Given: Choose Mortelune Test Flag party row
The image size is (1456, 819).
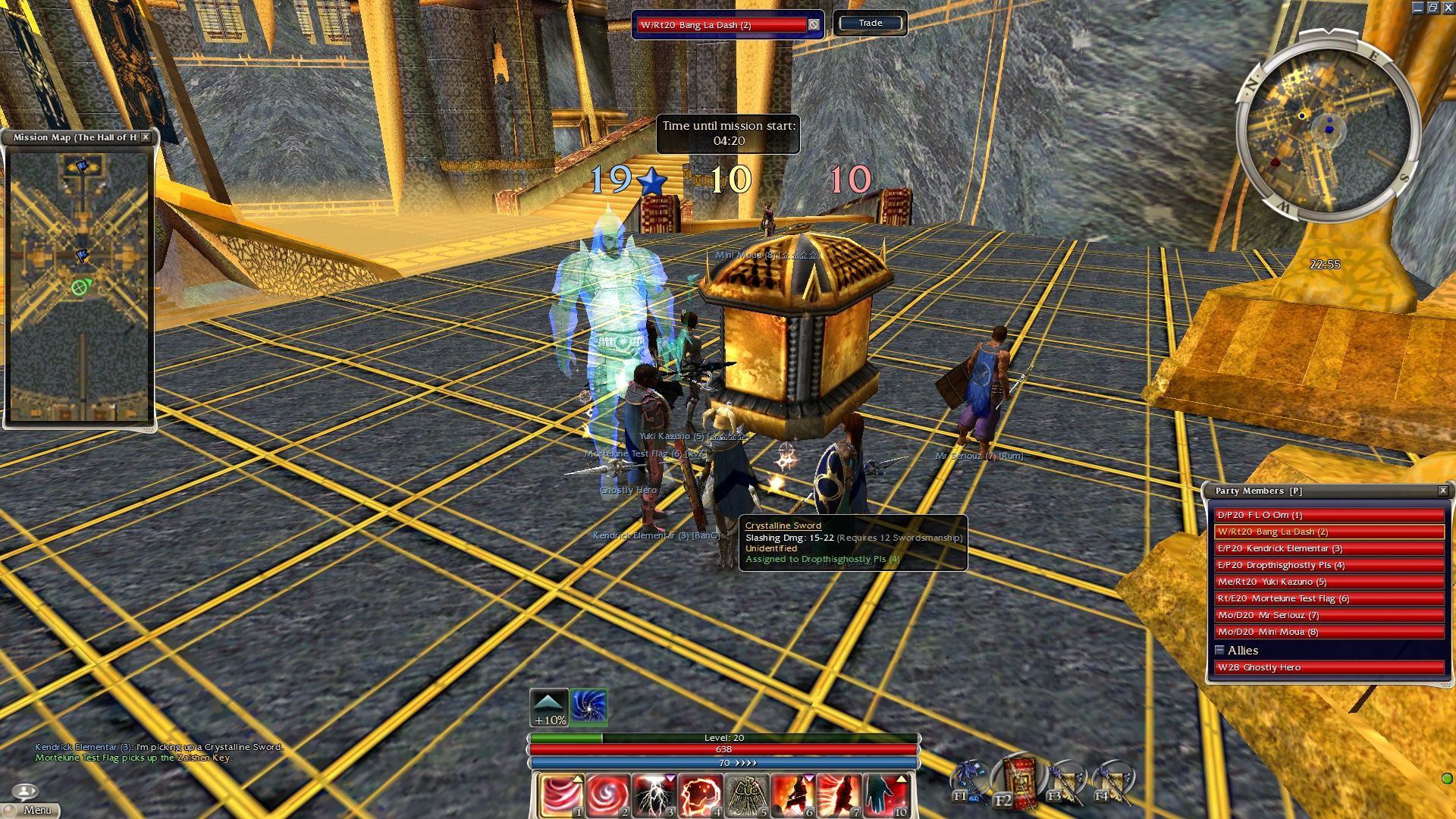Looking at the screenshot, I should click(x=1329, y=598).
